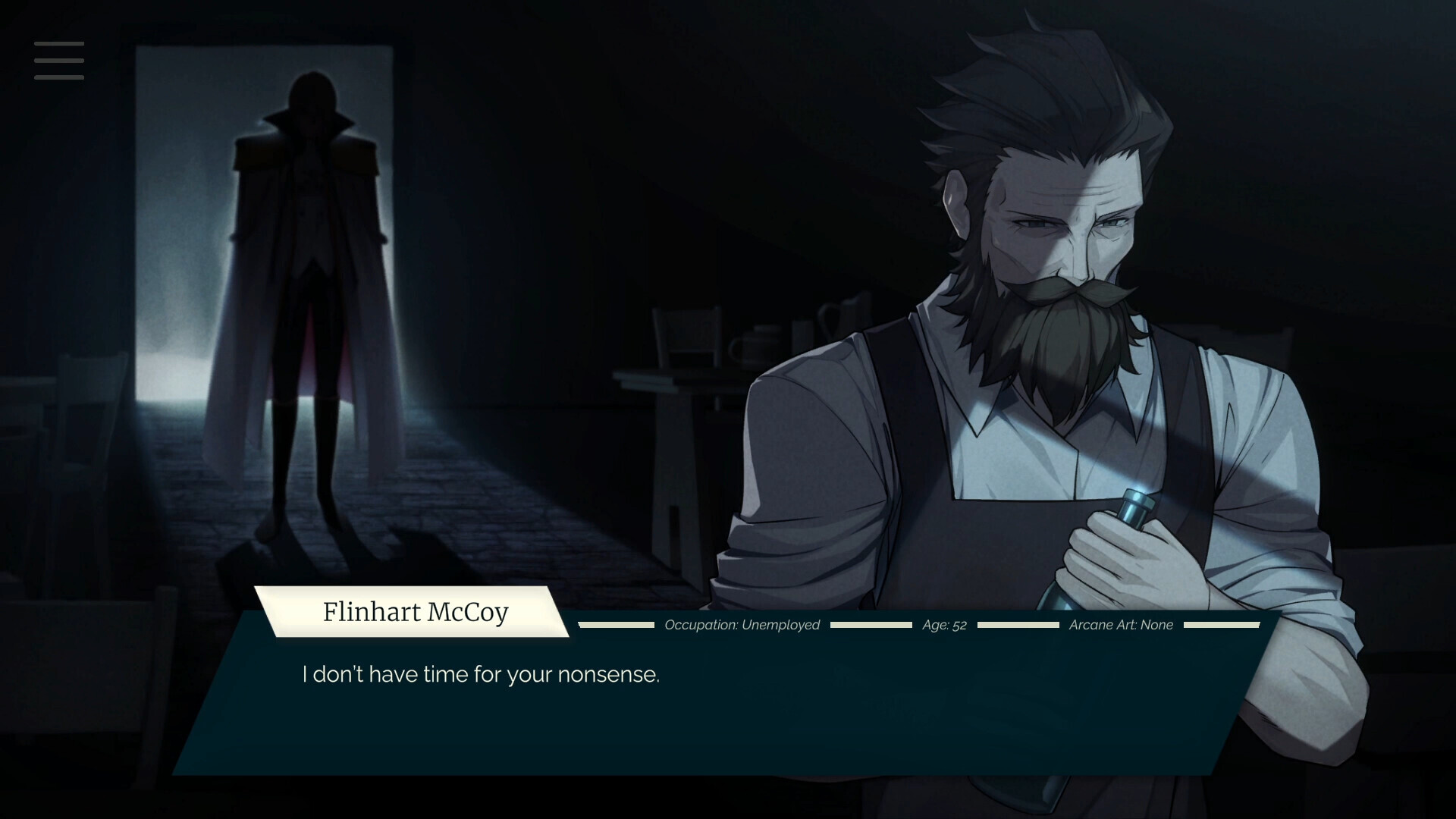Click the middle line of the menu icon
1456x819 pixels.
pyautogui.click(x=58, y=61)
